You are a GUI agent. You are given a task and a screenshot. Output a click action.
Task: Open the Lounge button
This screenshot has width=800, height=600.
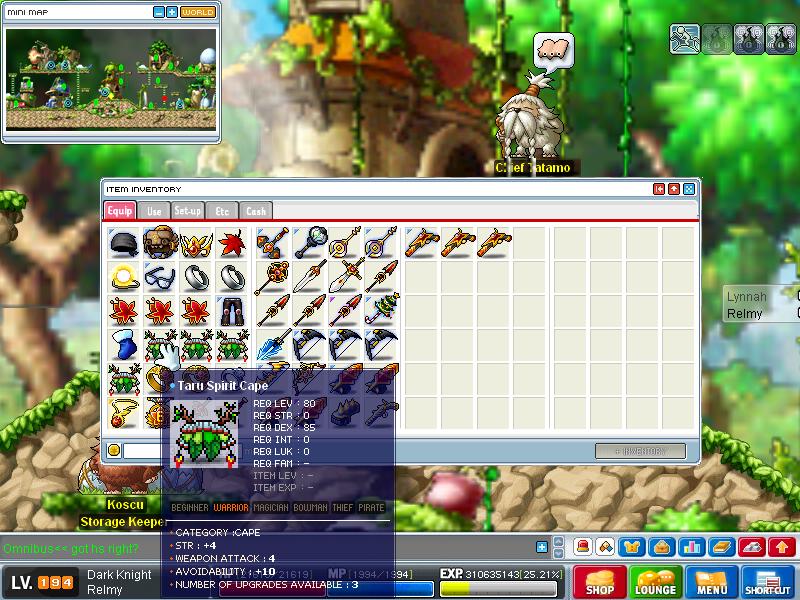(x=656, y=583)
